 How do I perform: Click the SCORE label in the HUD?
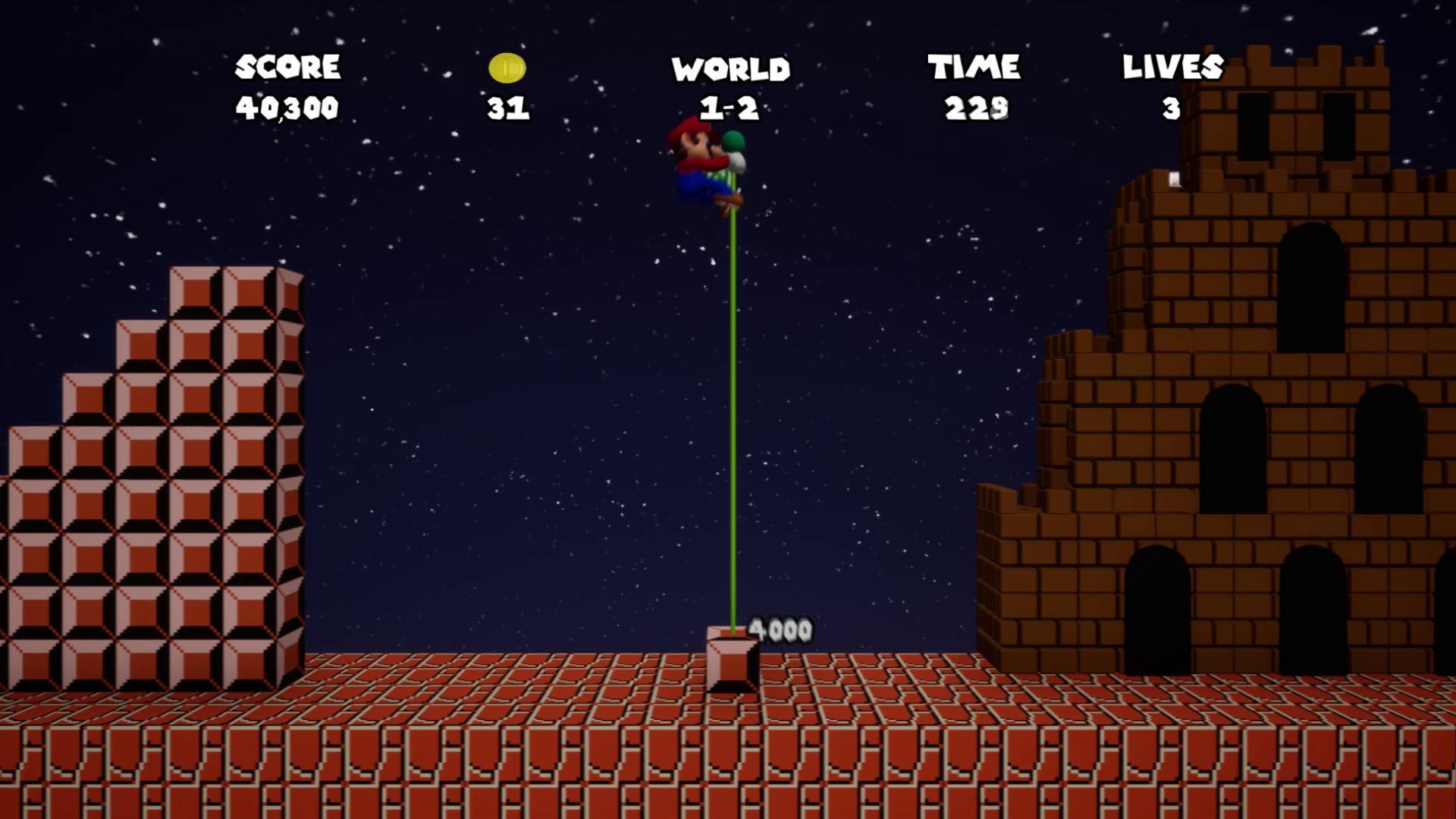click(288, 68)
